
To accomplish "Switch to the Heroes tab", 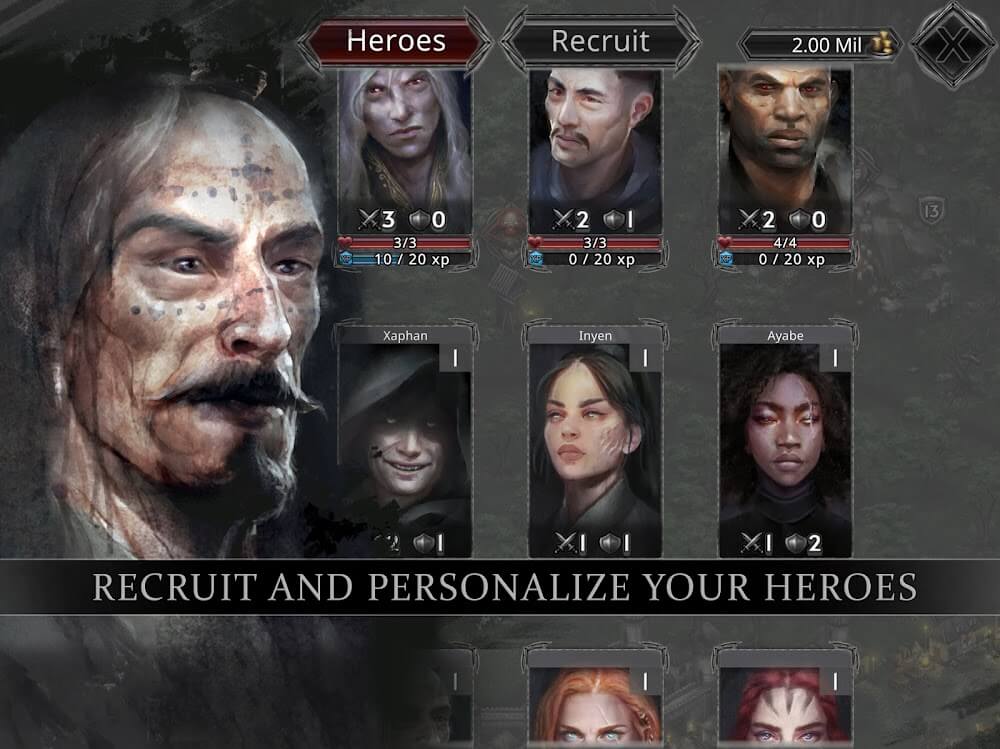I will point(395,41).
